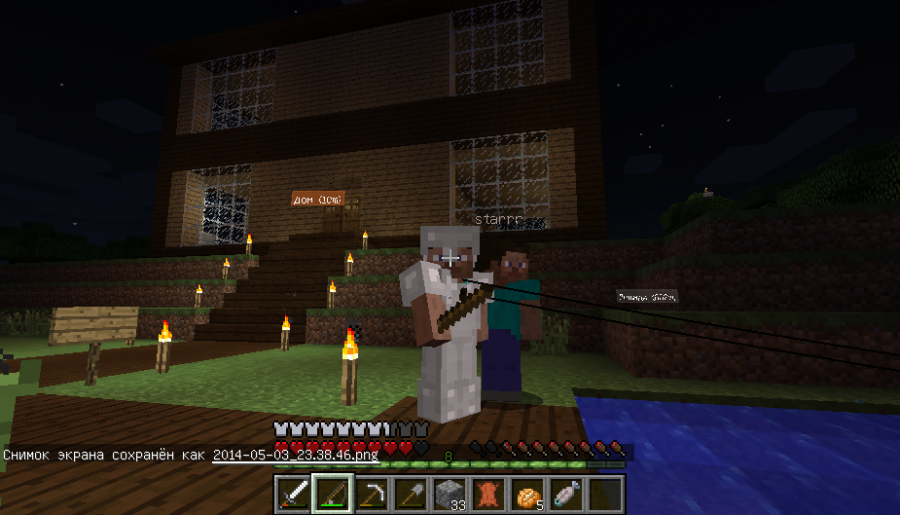Select the leather item slot
The width and height of the screenshot is (900, 515).
point(488,494)
